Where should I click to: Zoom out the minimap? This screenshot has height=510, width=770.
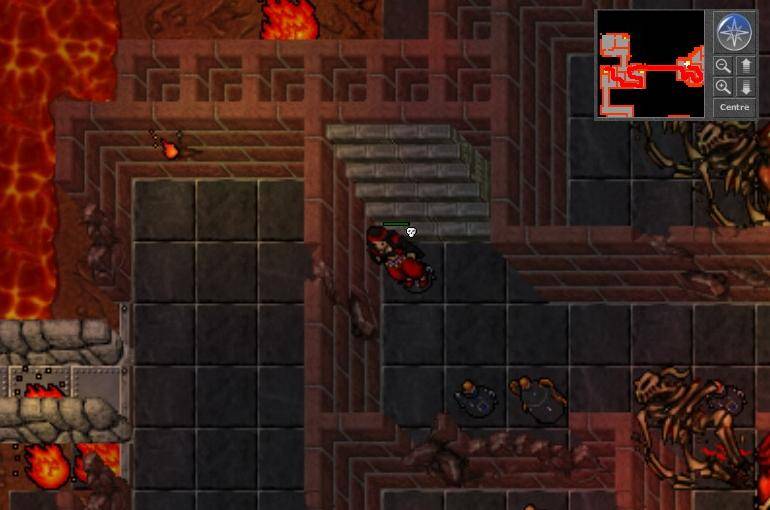pyautogui.click(x=723, y=66)
